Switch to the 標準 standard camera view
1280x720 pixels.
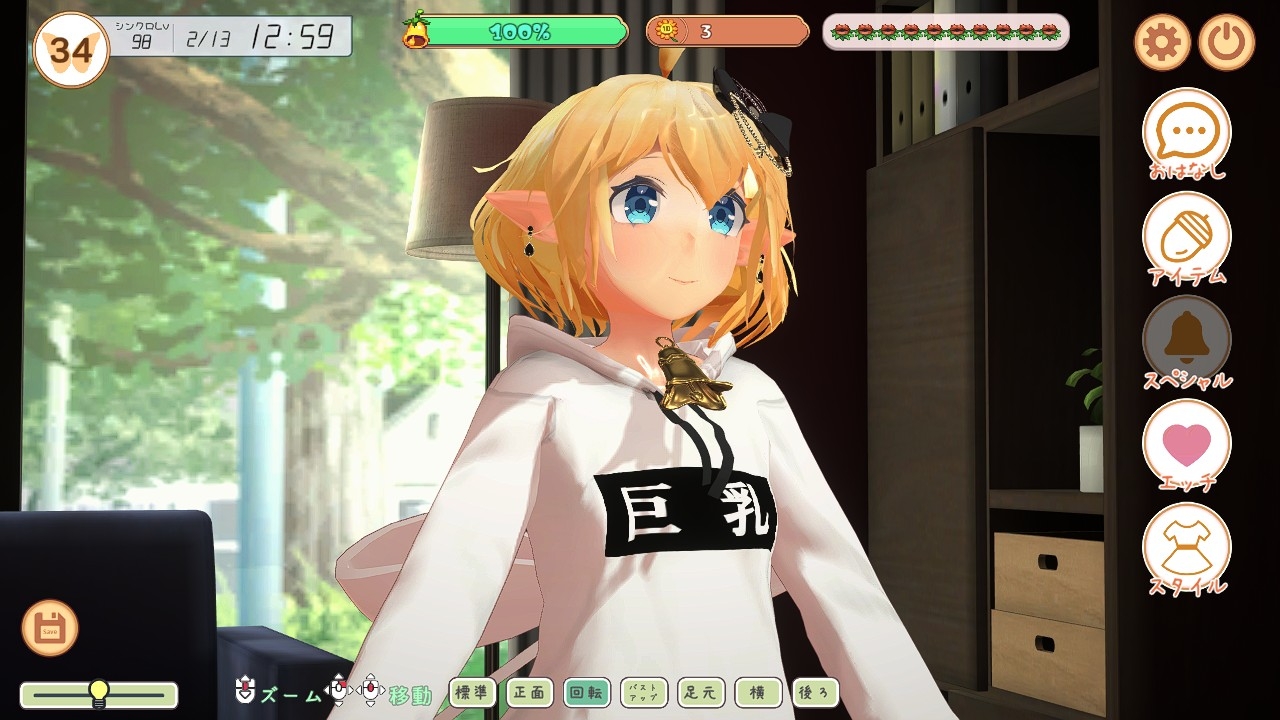tap(472, 692)
